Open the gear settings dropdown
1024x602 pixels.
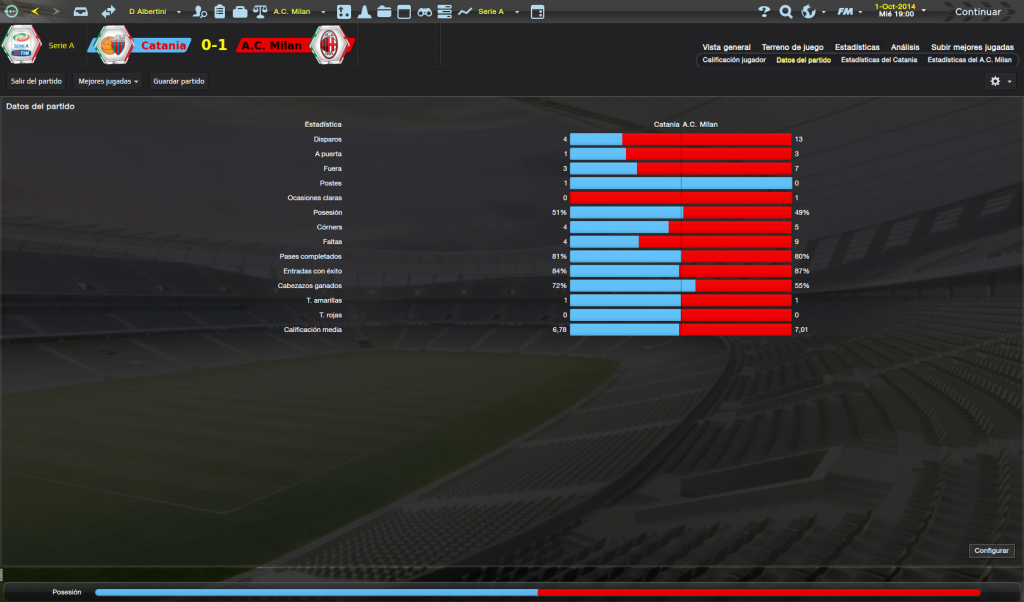click(x=1000, y=81)
